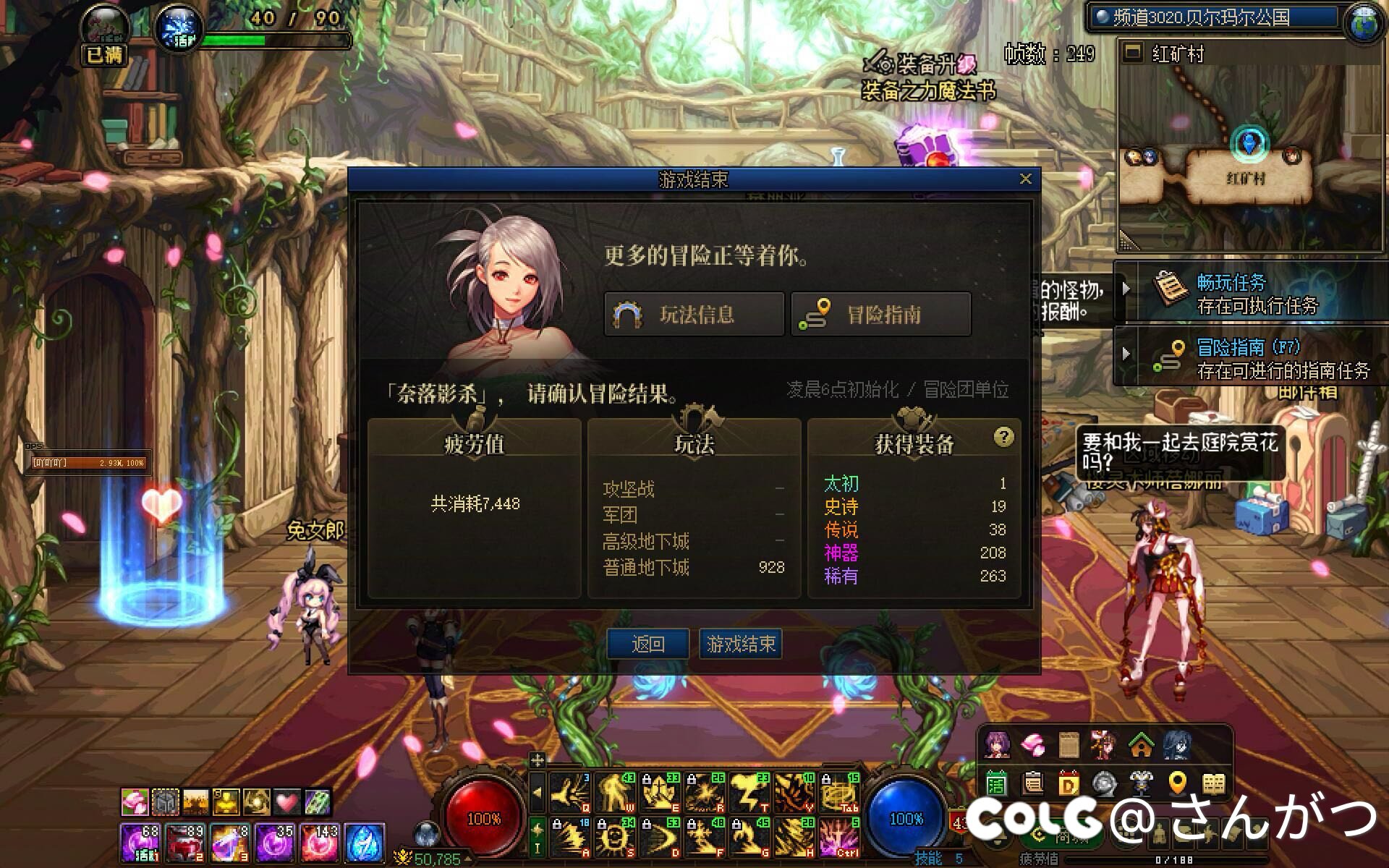
Task: Click the 返回 button
Action: [x=647, y=644]
